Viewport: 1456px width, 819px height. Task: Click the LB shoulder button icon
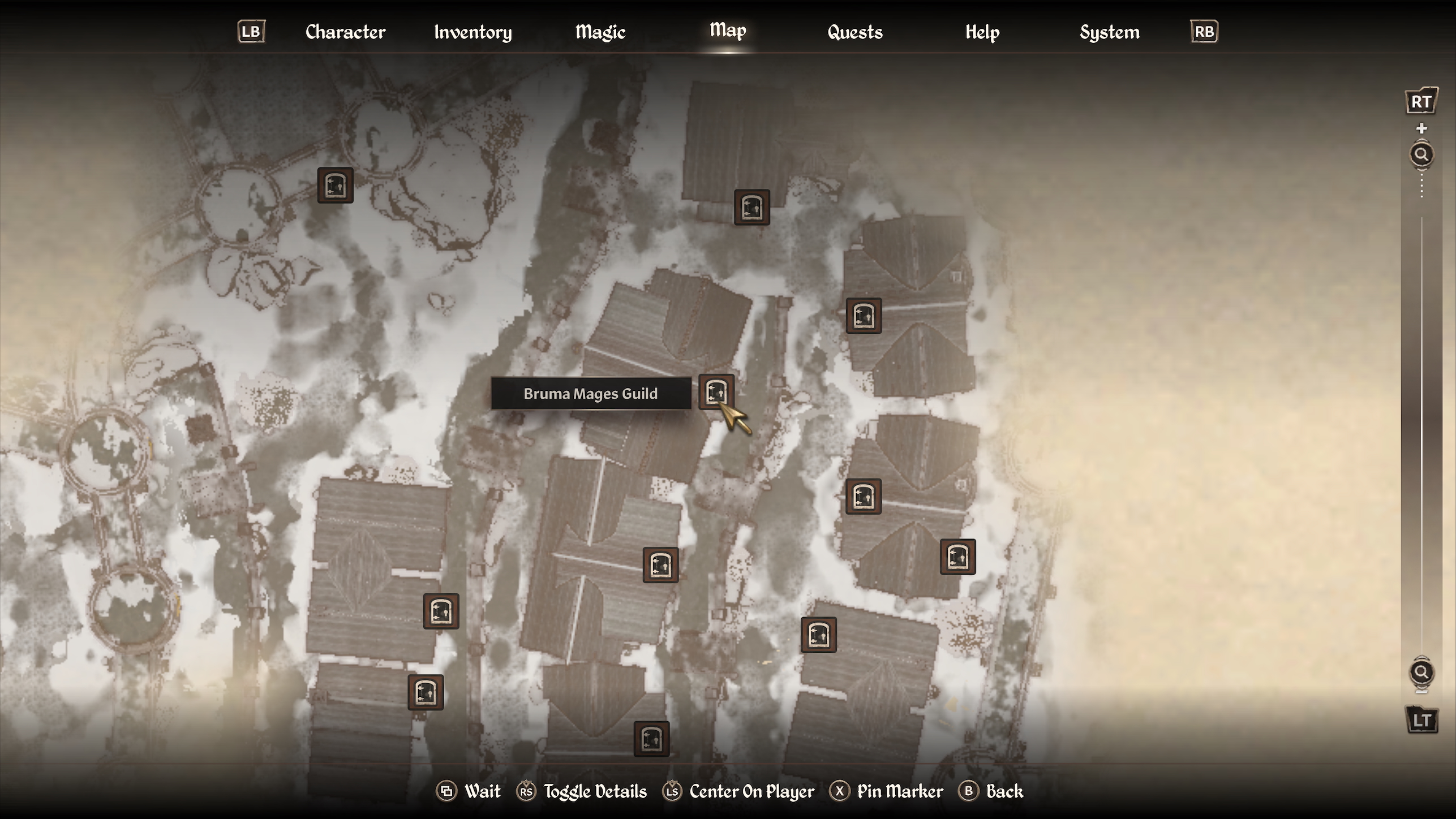click(251, 32)
